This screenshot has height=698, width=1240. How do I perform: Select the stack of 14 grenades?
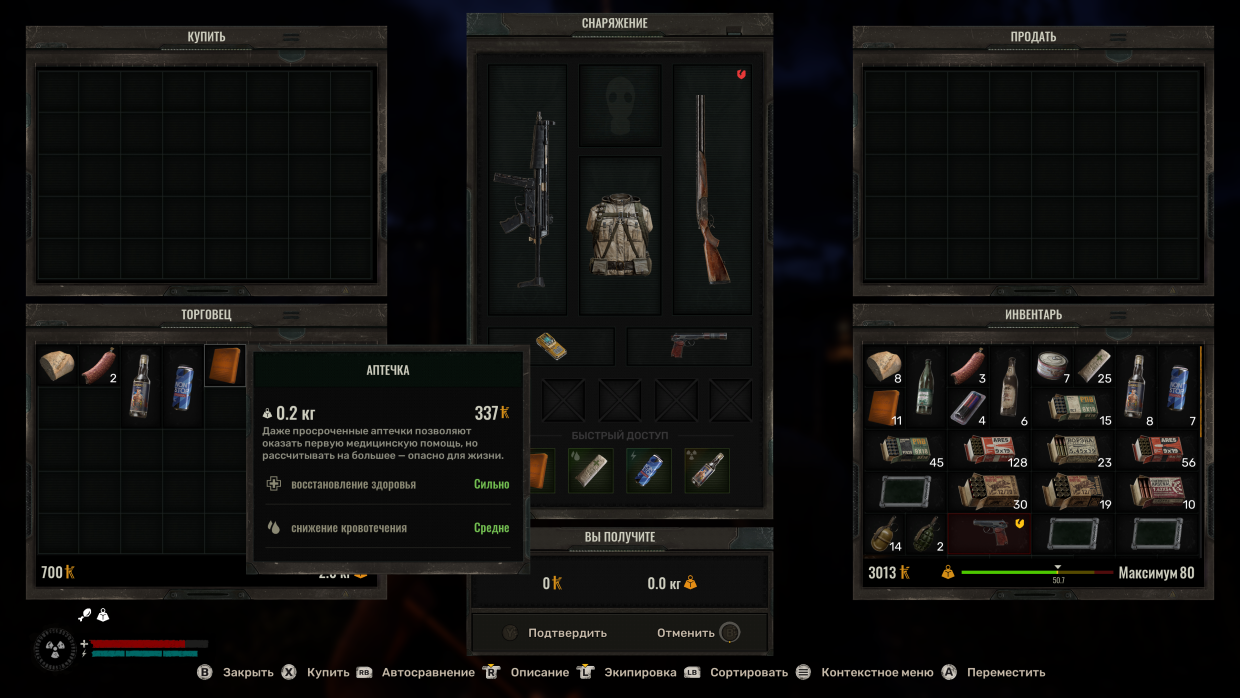(x=884, y=534)
